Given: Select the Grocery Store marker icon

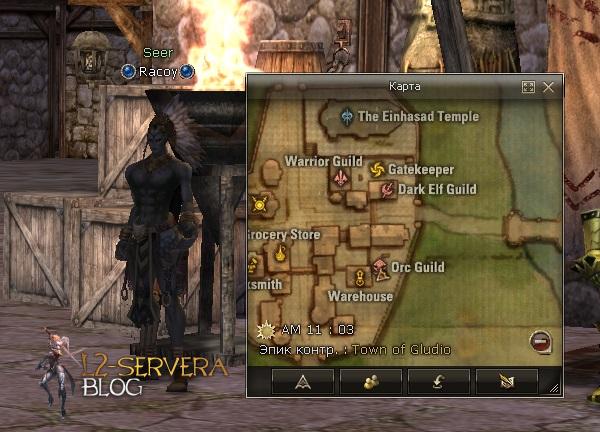Looking at the screenshot, I should tap(281, 254).
